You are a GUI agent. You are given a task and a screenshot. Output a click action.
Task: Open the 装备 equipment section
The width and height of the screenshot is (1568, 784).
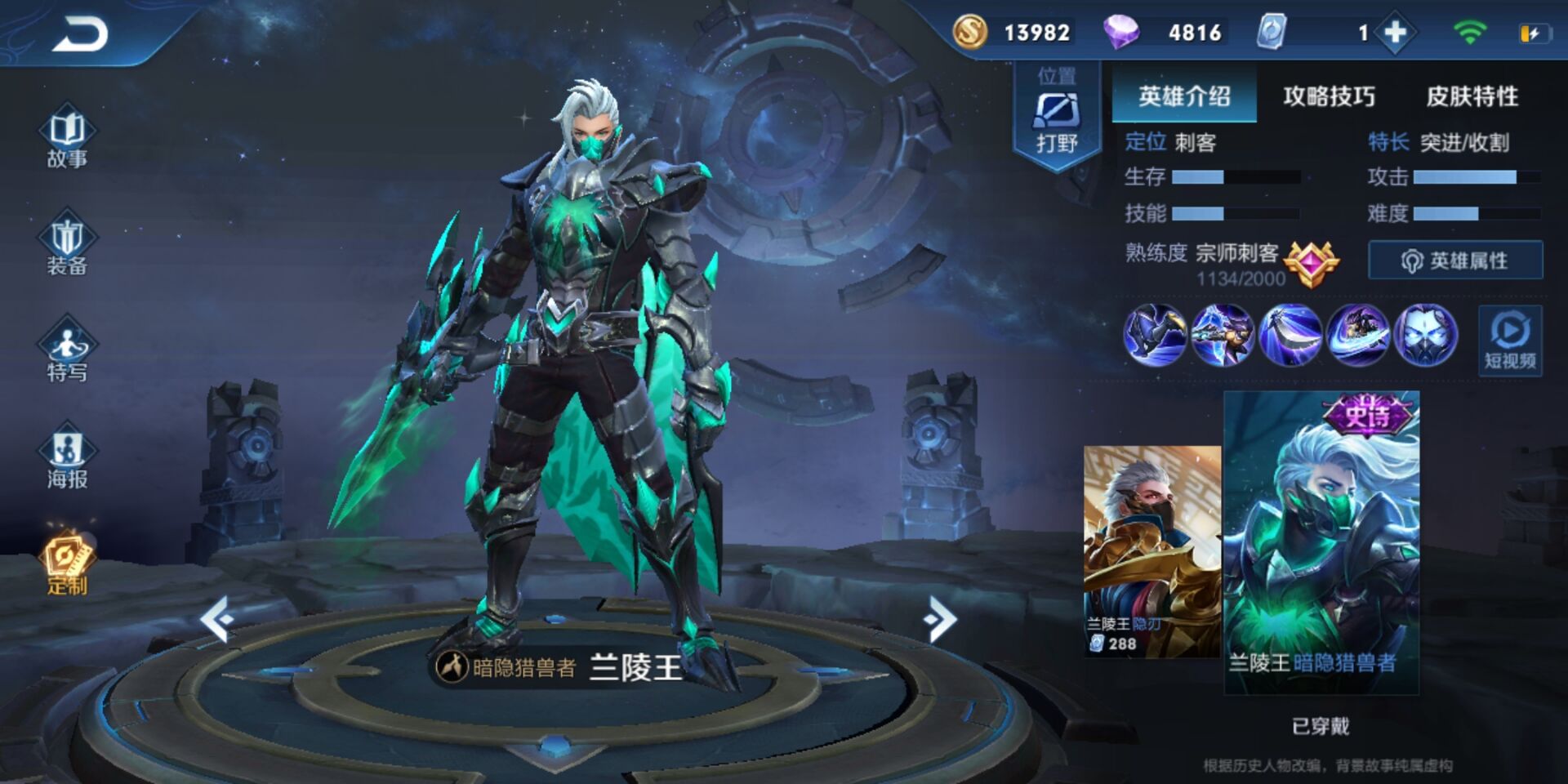coord(67,247)
